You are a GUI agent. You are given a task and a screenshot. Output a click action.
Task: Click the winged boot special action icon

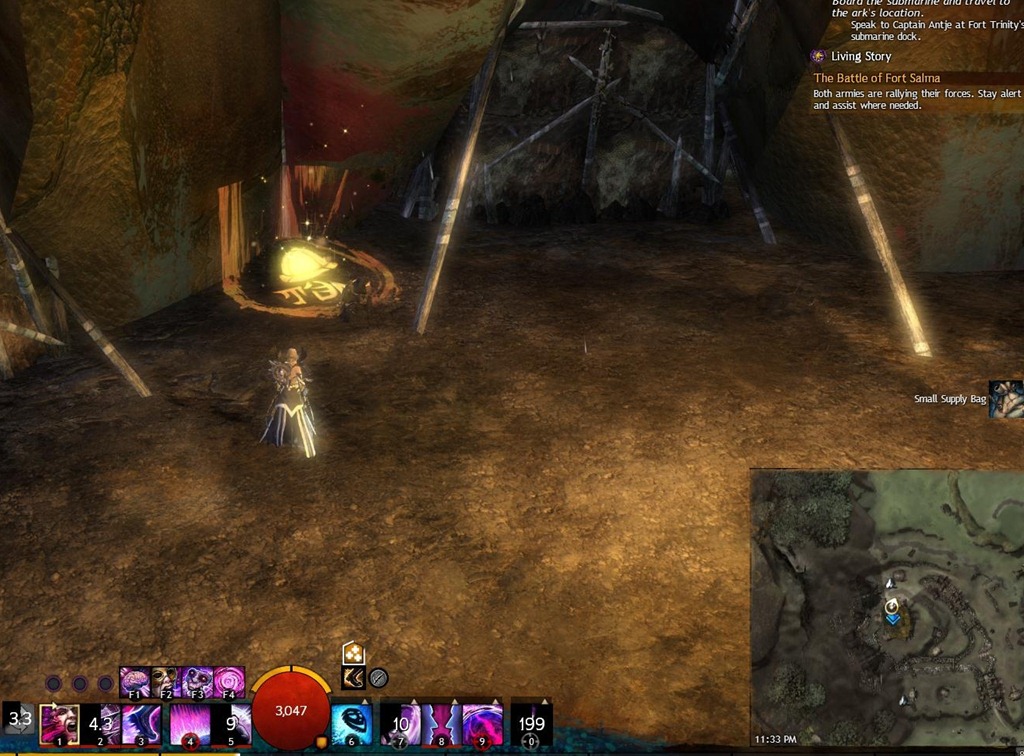(x=353, y=678)
